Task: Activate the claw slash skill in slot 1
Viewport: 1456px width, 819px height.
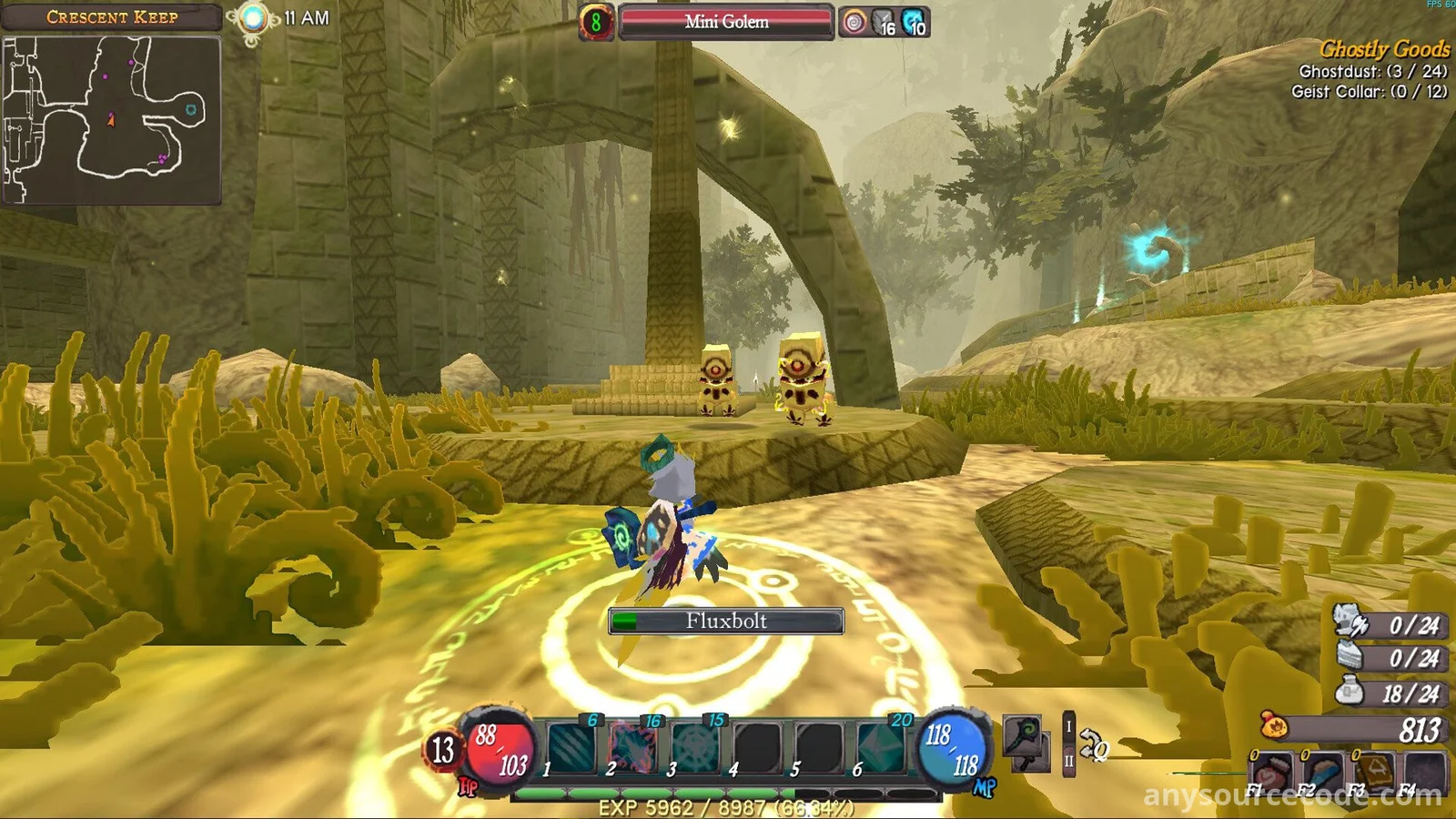Action: pyautogui.click(x=571, y=748)
